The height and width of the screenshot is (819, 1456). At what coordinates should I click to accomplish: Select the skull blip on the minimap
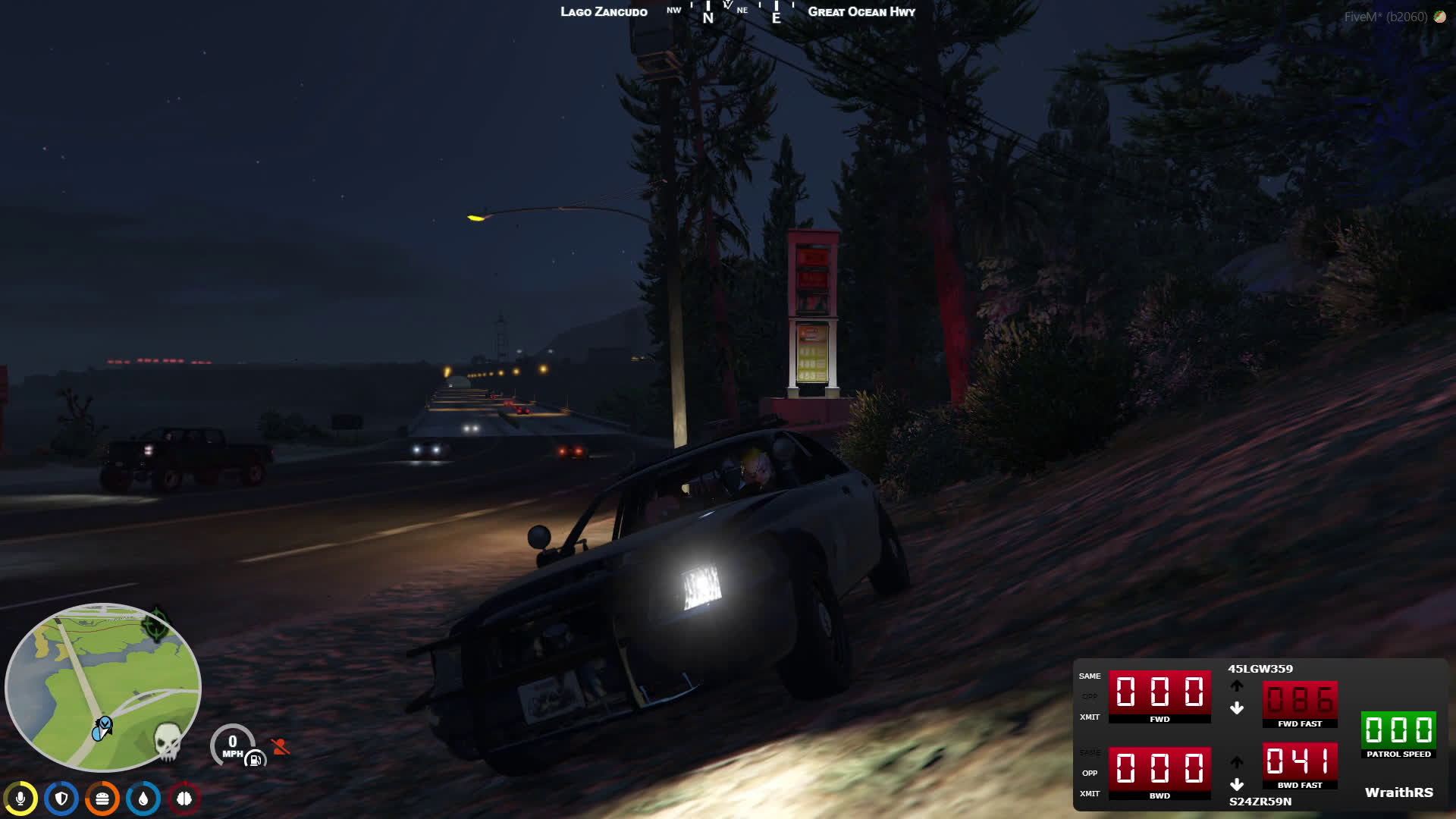[168, 741]
